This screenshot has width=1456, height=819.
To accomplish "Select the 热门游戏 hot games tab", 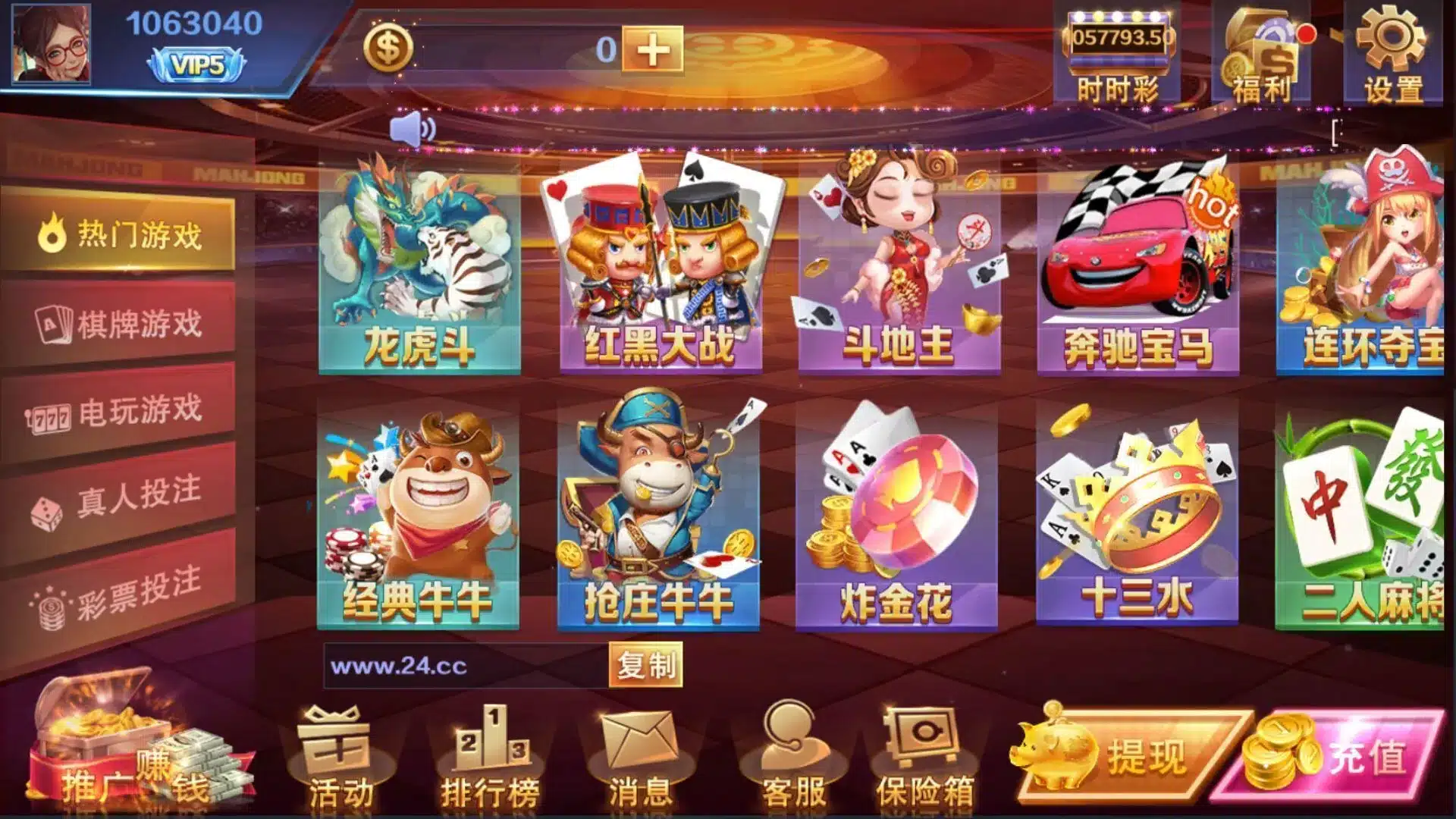I will coord(120,234).
